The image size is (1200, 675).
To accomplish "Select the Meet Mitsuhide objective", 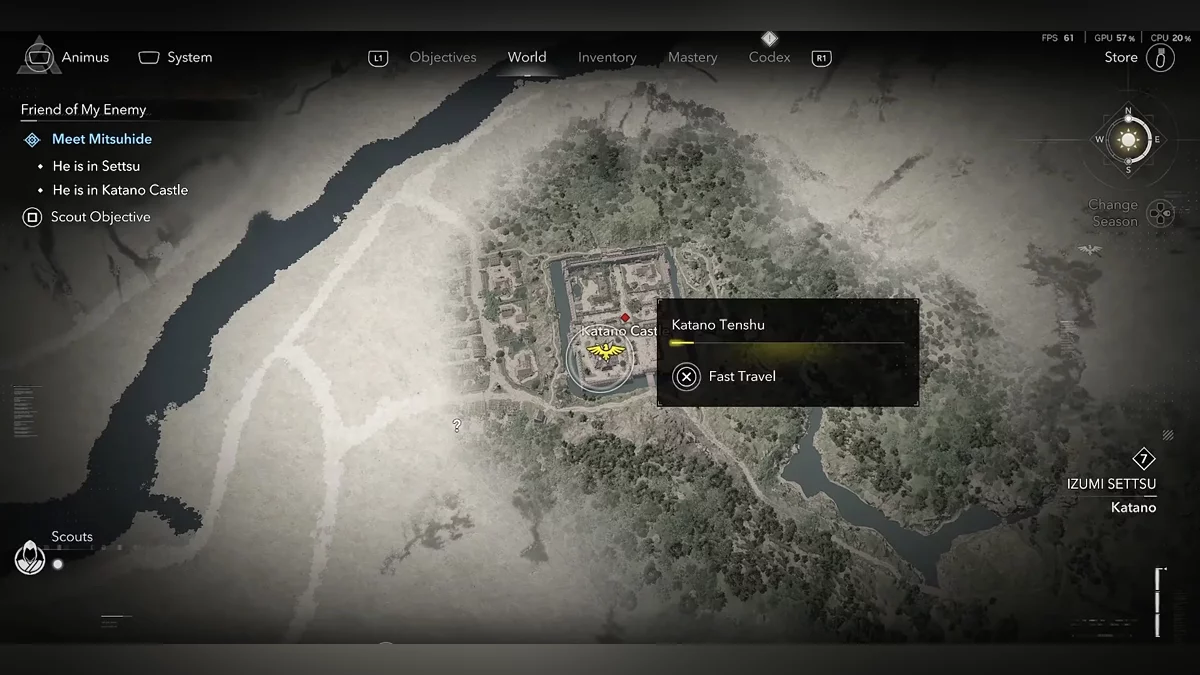I will coord(102,139).
